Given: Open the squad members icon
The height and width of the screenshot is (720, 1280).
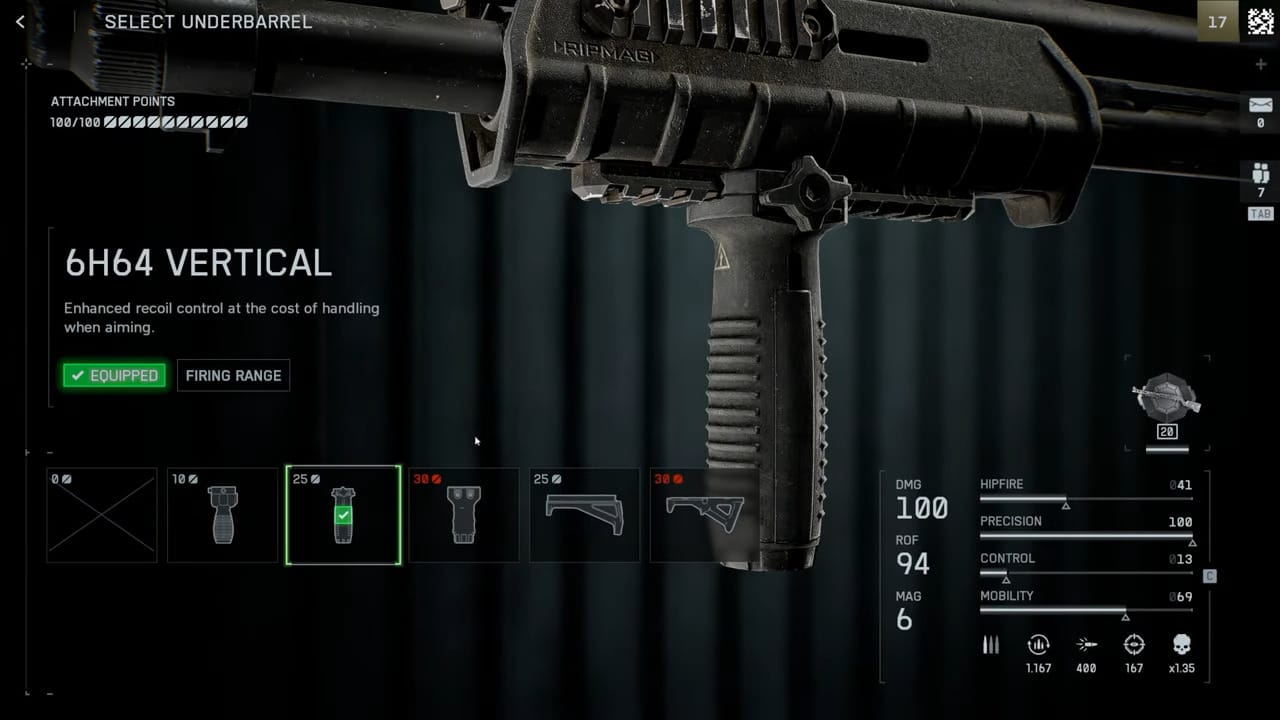Looking at the screenshot, I should [1260, 176].
